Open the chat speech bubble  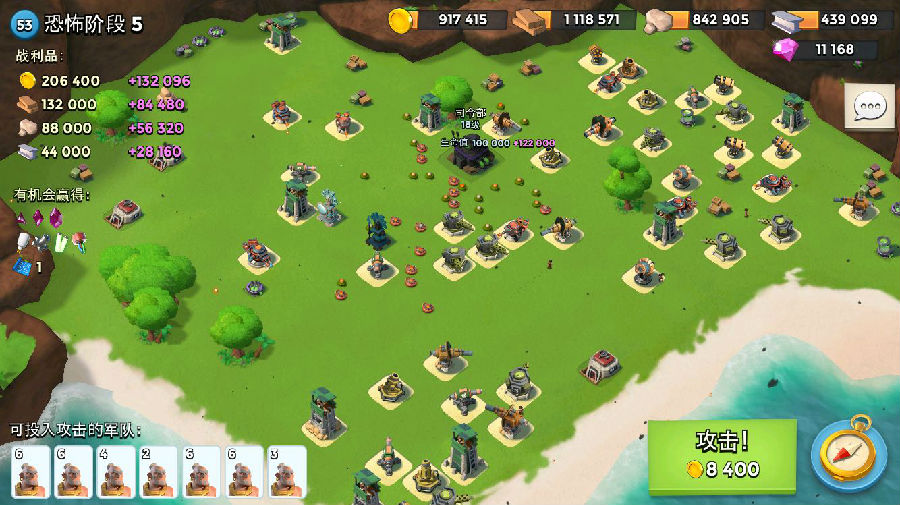coord(869,107)
